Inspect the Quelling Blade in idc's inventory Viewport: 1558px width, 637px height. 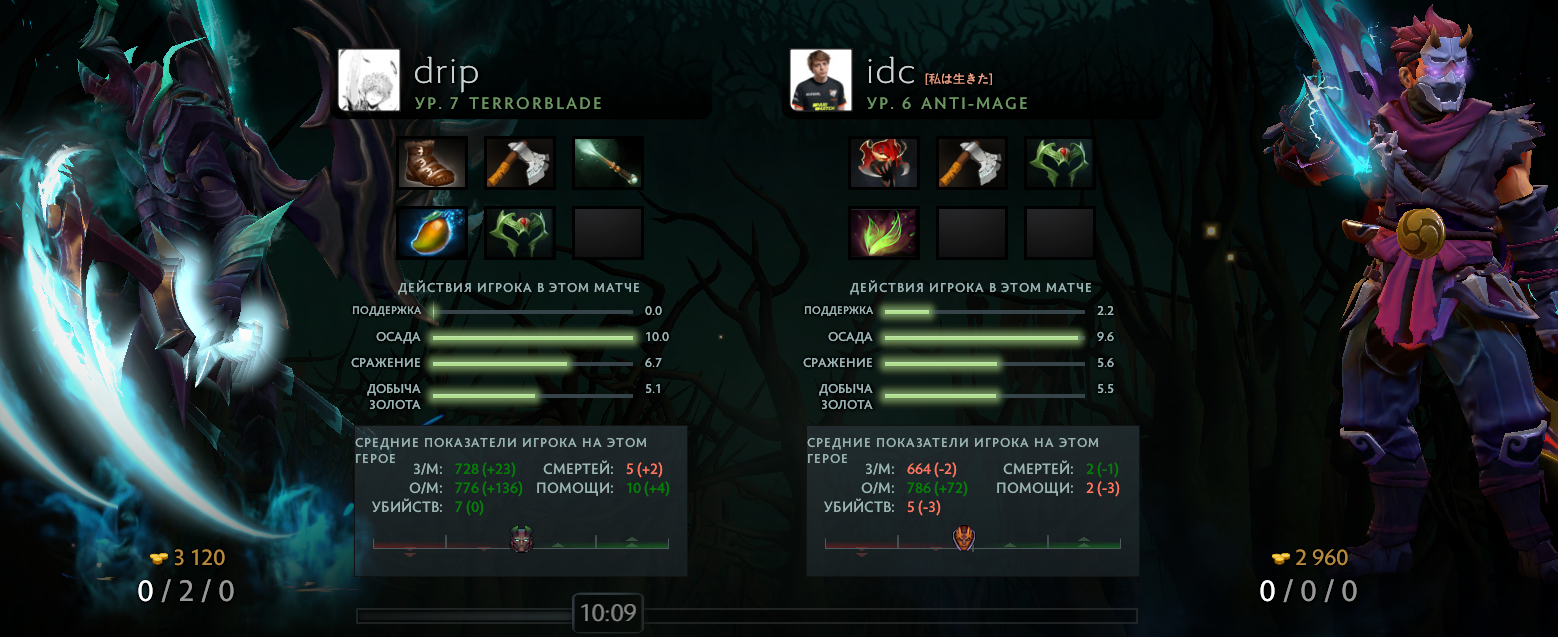tap(972, 163)
